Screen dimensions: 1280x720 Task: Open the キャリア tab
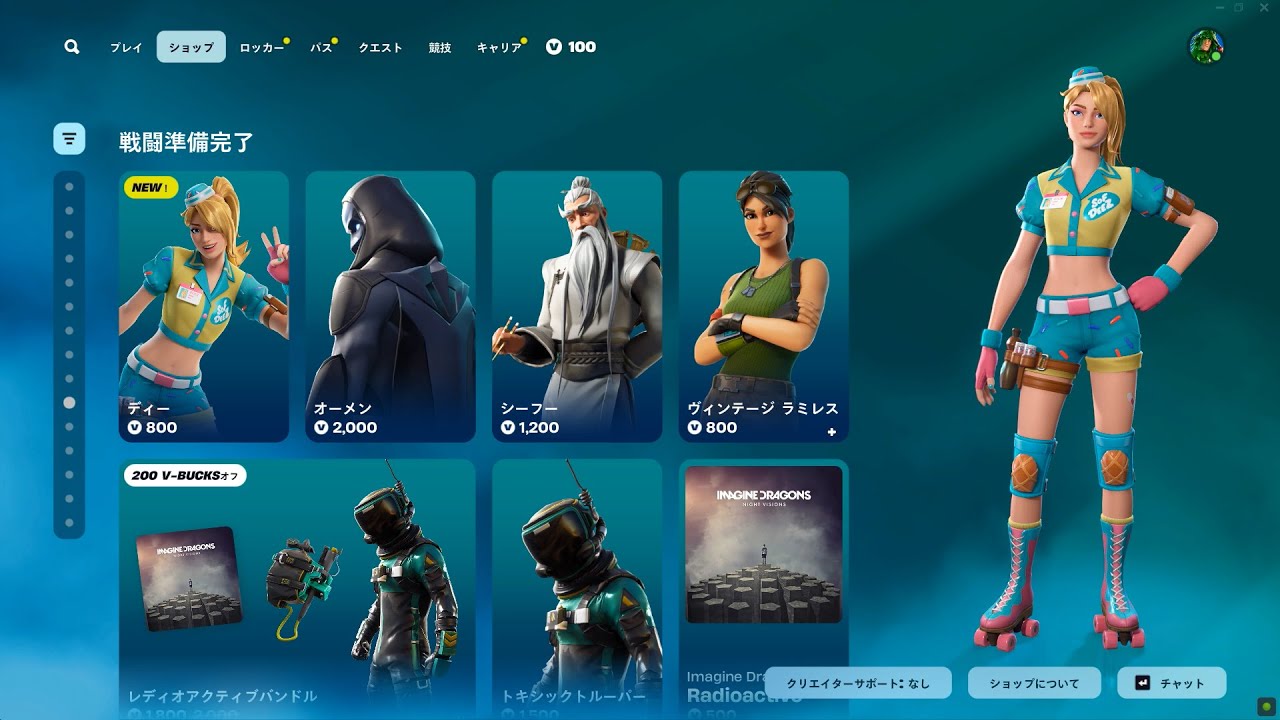point(499,47)
